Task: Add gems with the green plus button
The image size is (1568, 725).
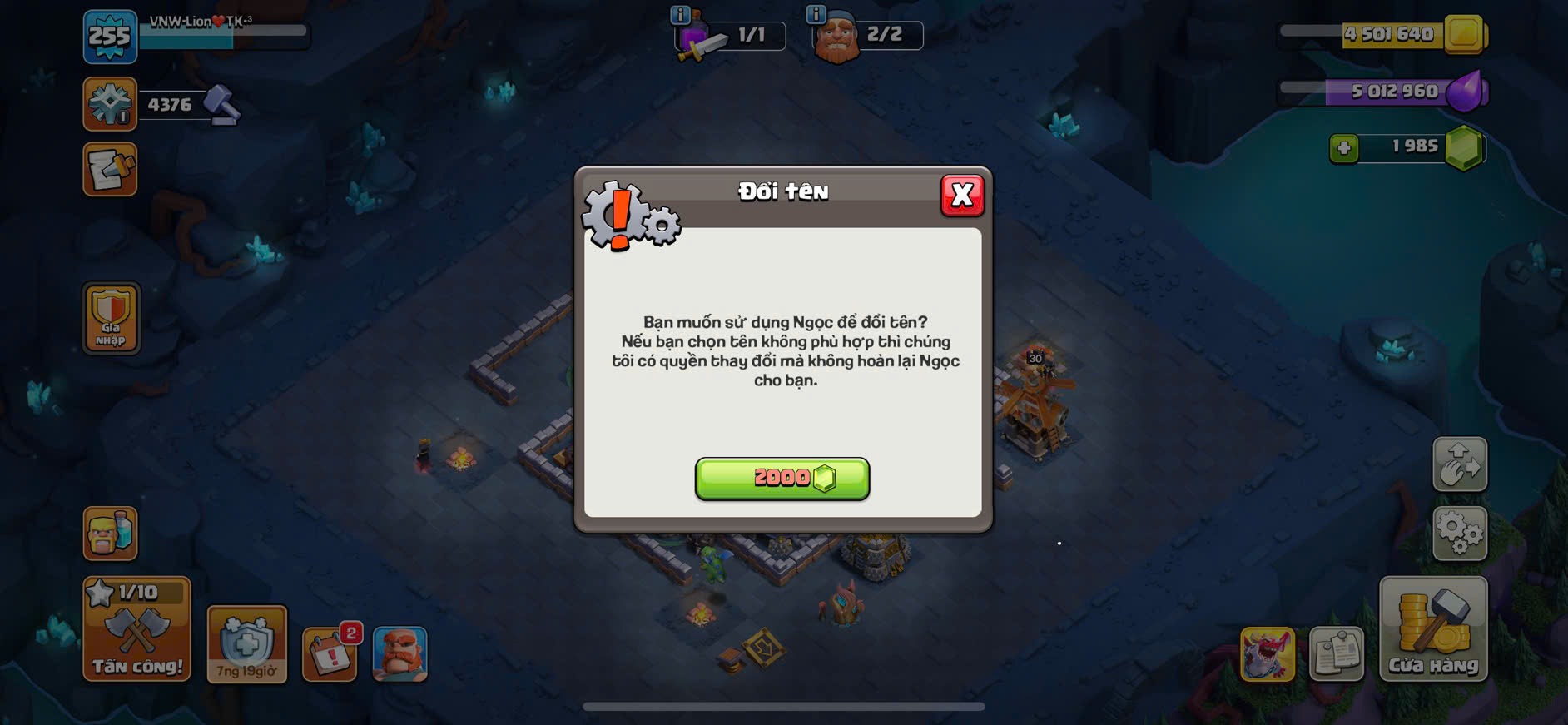Action: click(x=1343, y=148)
